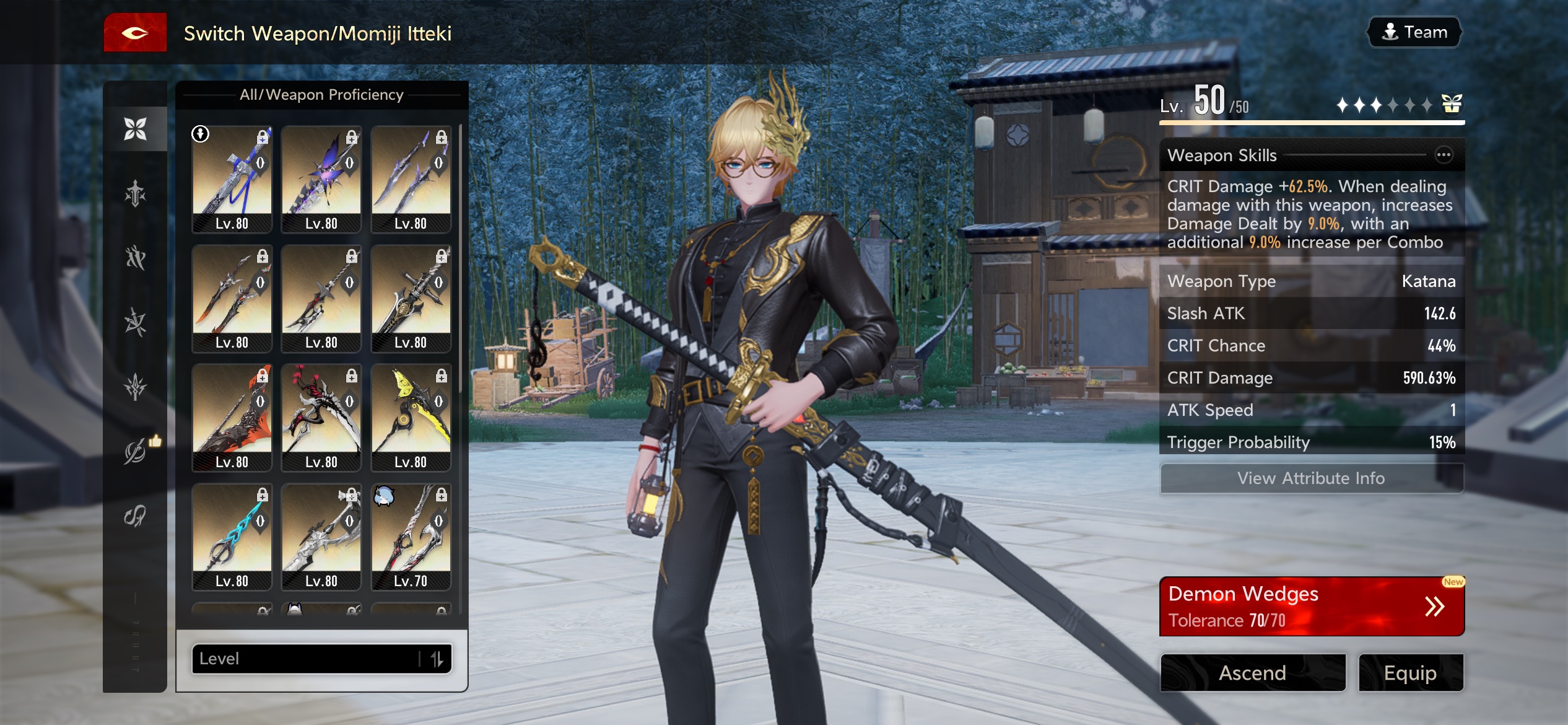
Task: Select the Lv.70 weapon slot
Action: [x=411, y=537]
